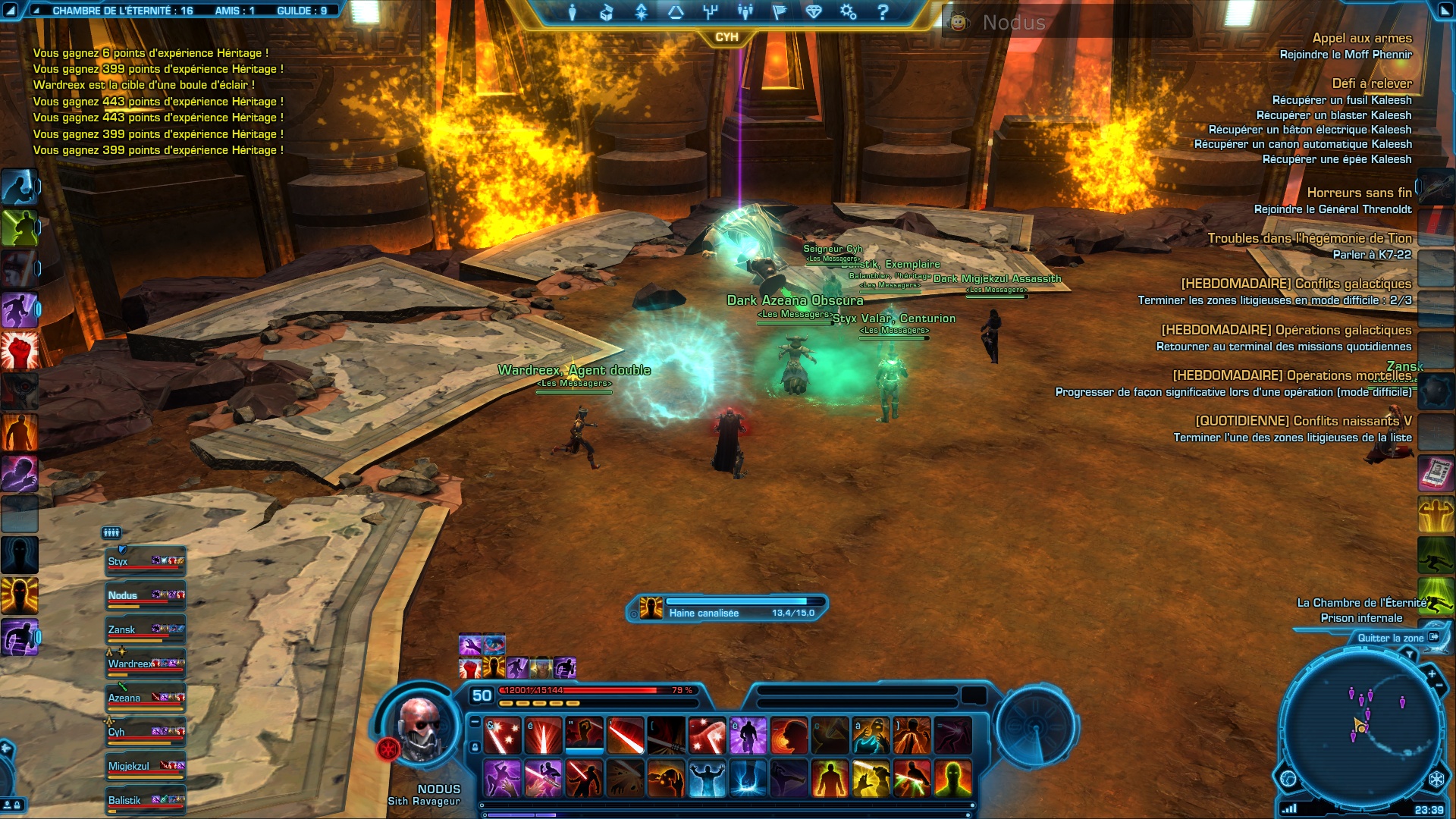Activate the purple sprinting figure ability
Image resolution: width=1456 pixels, height=819 pixels.
click(20, 637)
